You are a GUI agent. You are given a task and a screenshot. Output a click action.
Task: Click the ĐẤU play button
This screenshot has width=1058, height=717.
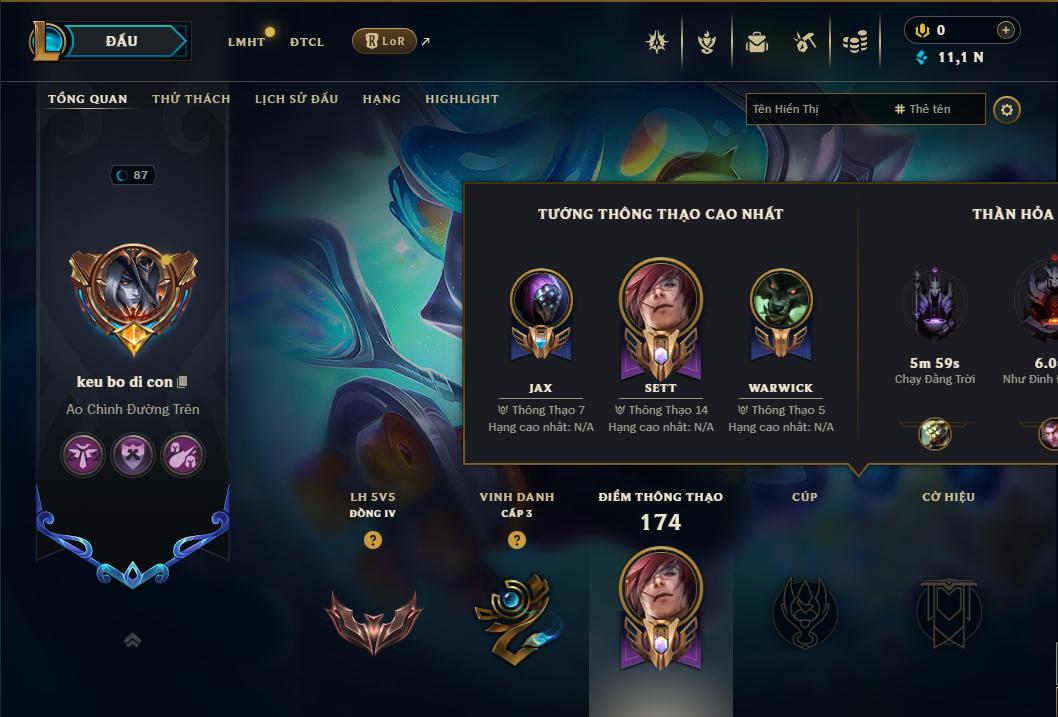[x=122, y=41]
